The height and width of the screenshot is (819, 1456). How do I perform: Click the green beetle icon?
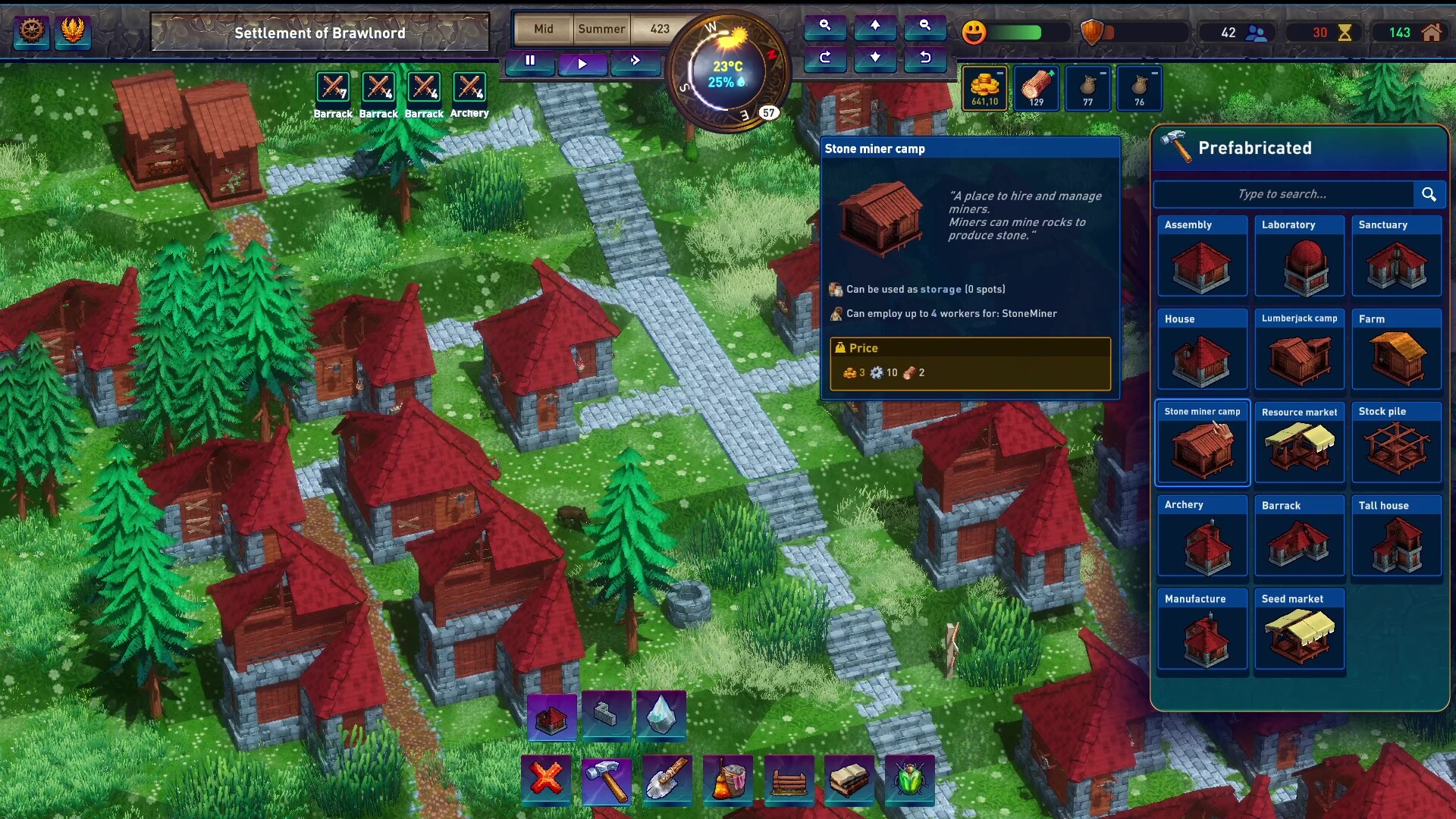[x=911, y=780]
